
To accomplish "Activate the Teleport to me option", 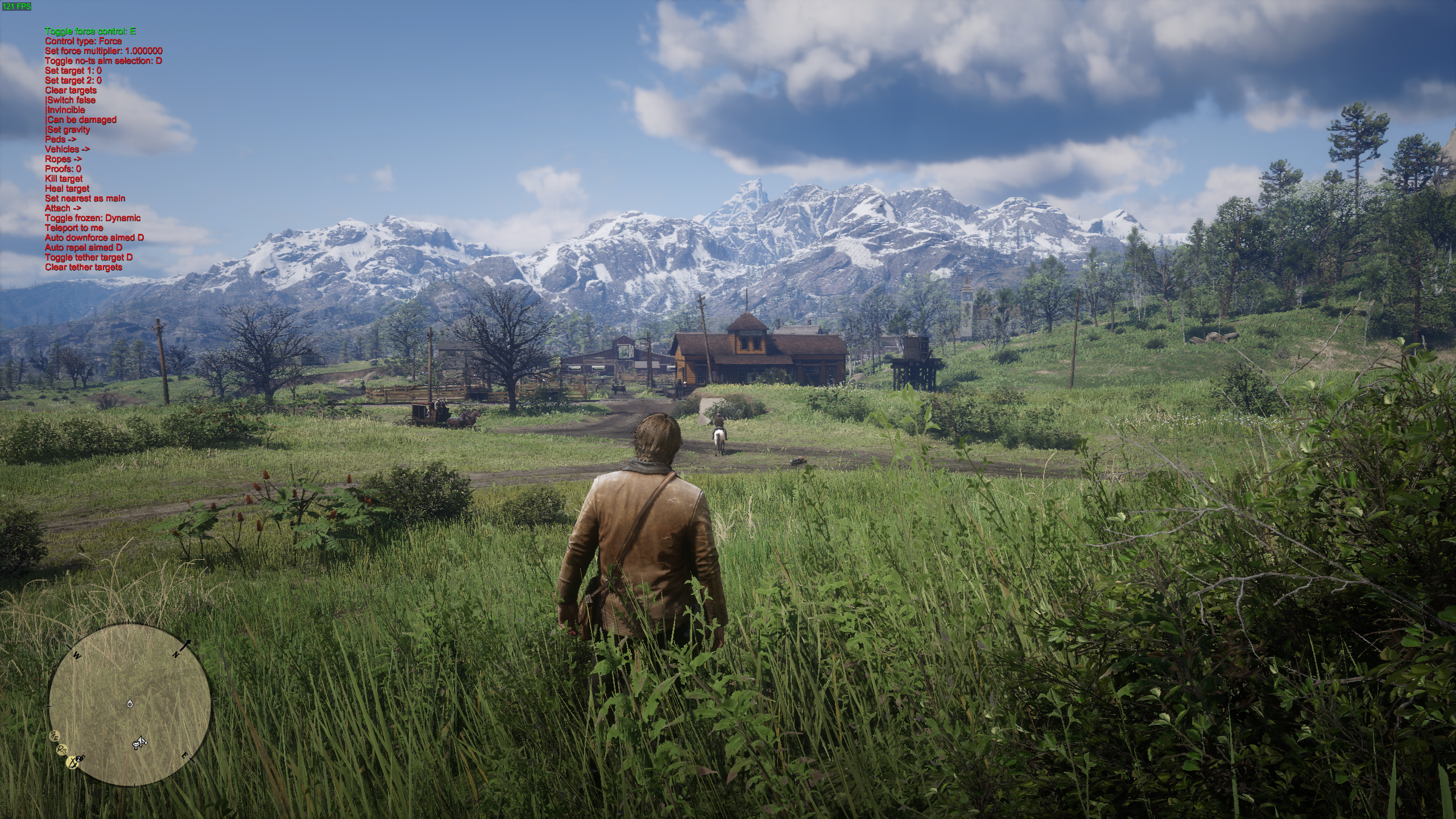I will point(74,227).
